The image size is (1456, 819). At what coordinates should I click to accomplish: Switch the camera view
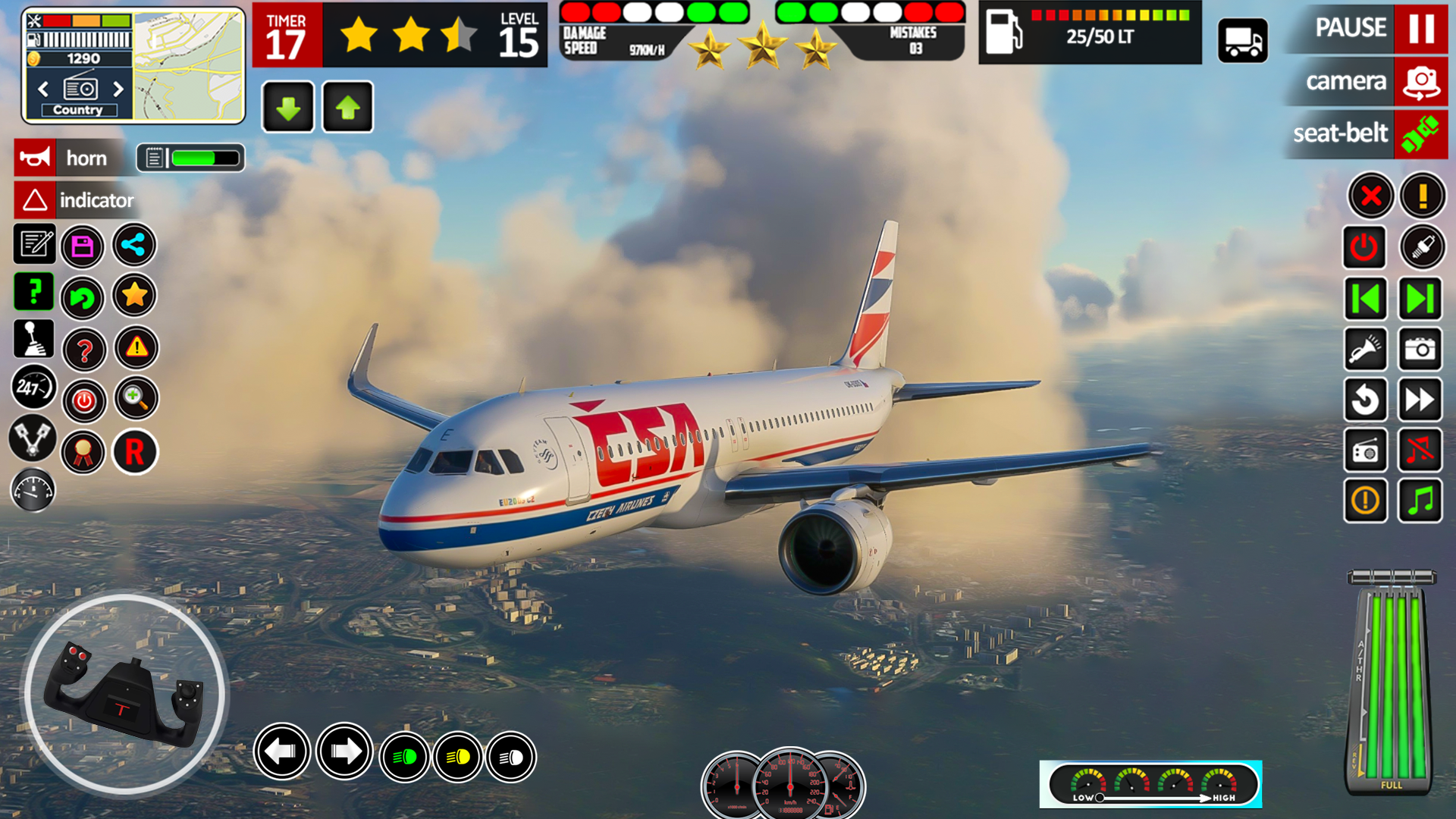pos(1420,82)
